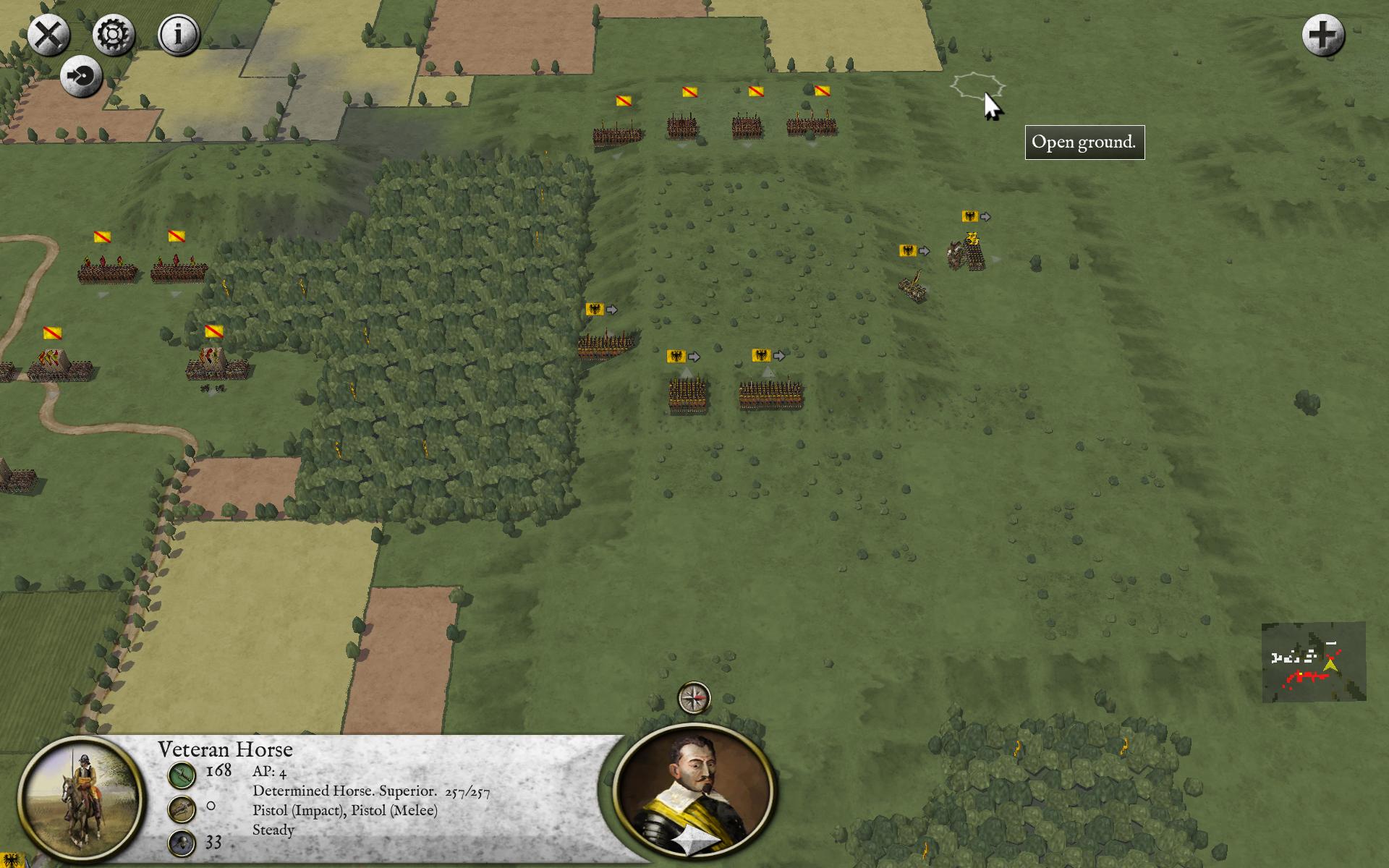Click the Veteran Horse unit portrait
Screen dimensions: 1389x868
[80, 799]
